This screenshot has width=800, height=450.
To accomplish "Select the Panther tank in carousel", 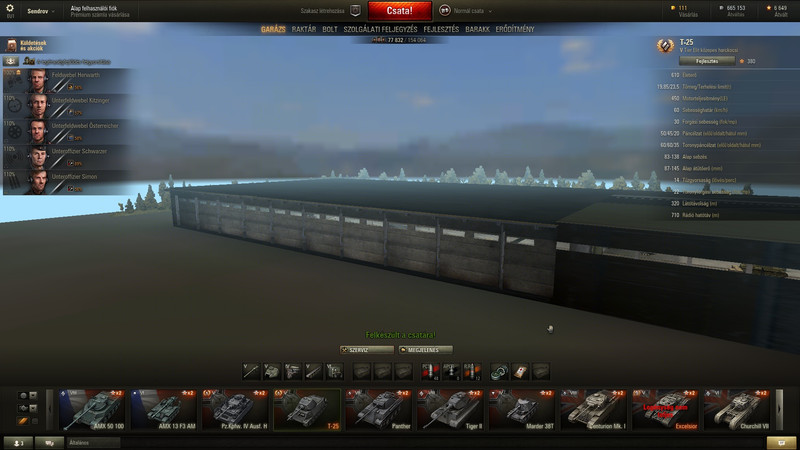I will point(378,409).
